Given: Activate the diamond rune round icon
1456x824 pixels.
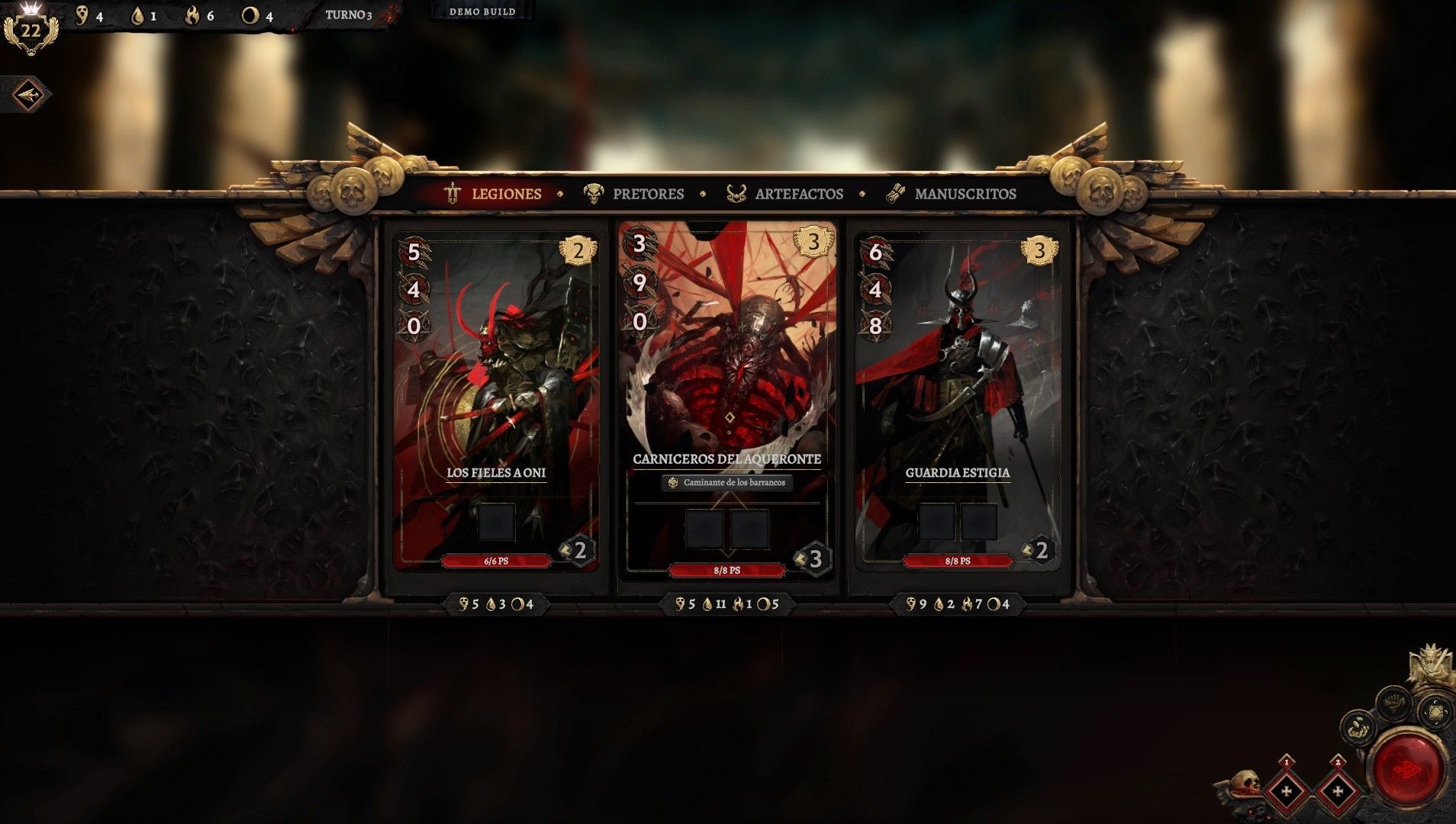Looking at the screenshot, I should tap(1435, 713).
